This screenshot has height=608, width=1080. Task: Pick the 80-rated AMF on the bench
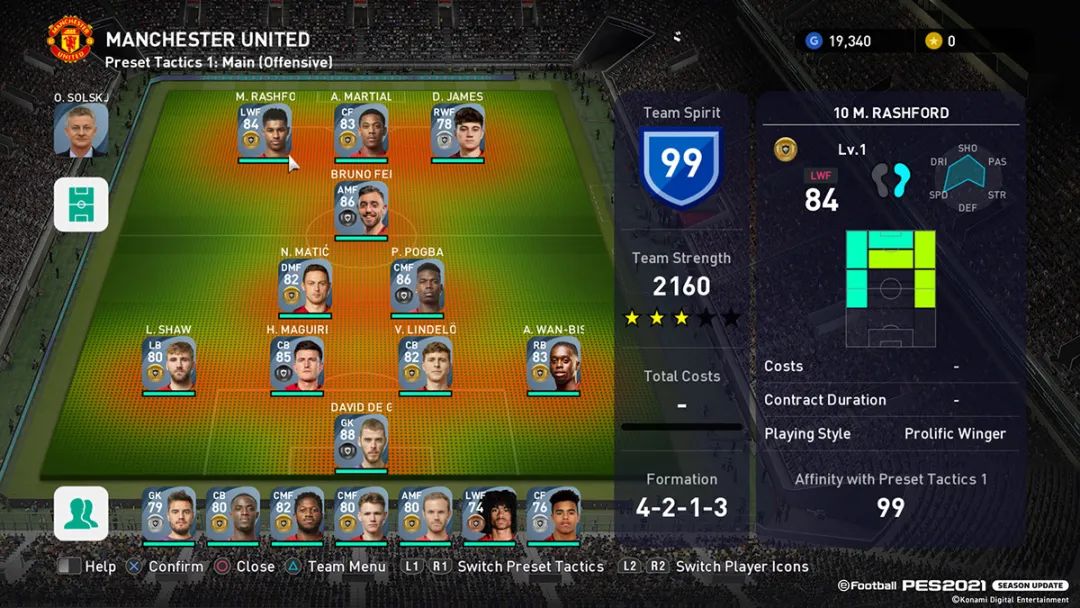coord(425,514)
